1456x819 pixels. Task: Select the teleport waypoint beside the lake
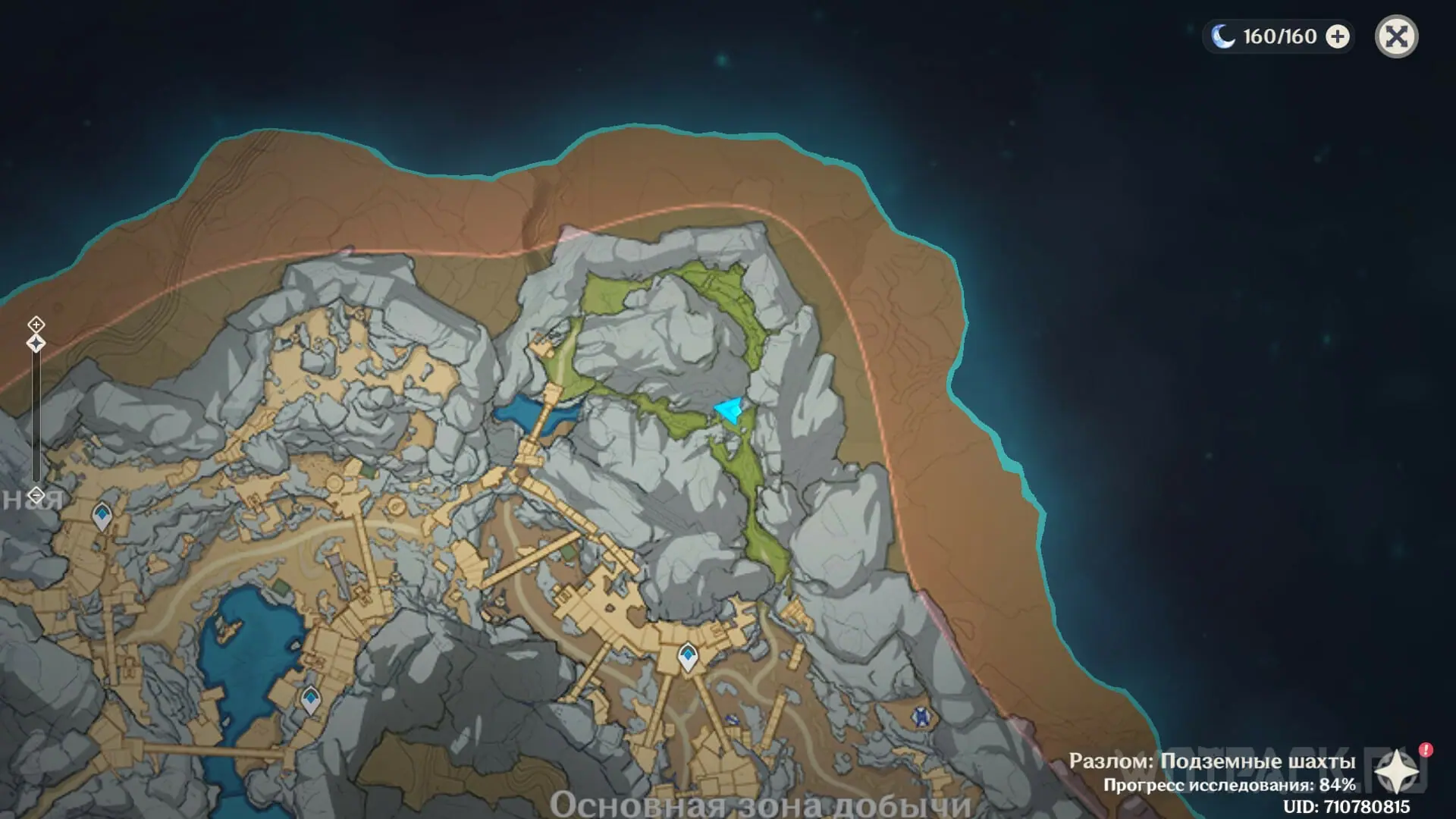[x=310, y=699]
